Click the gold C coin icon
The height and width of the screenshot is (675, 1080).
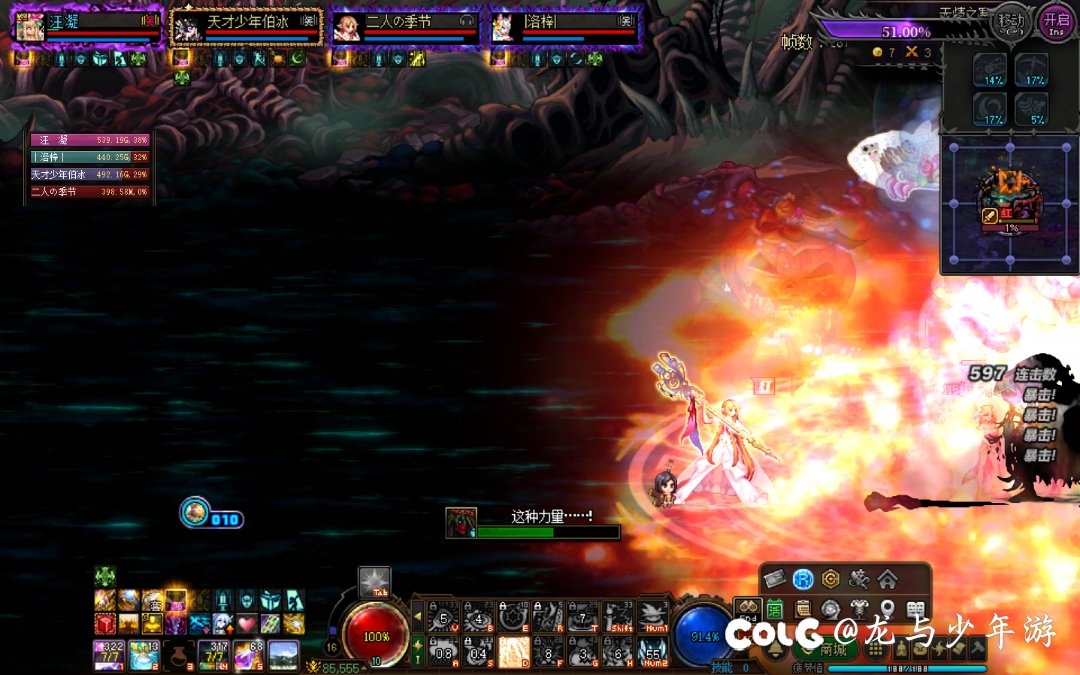830,579
